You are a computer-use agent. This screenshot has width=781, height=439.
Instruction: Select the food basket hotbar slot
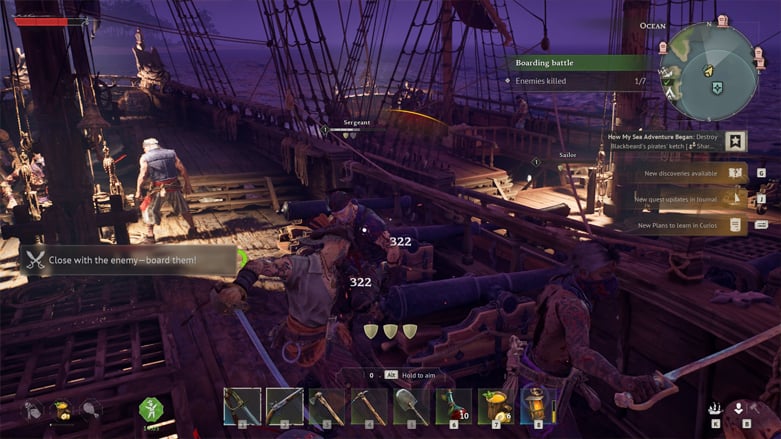tap(496, 406)
